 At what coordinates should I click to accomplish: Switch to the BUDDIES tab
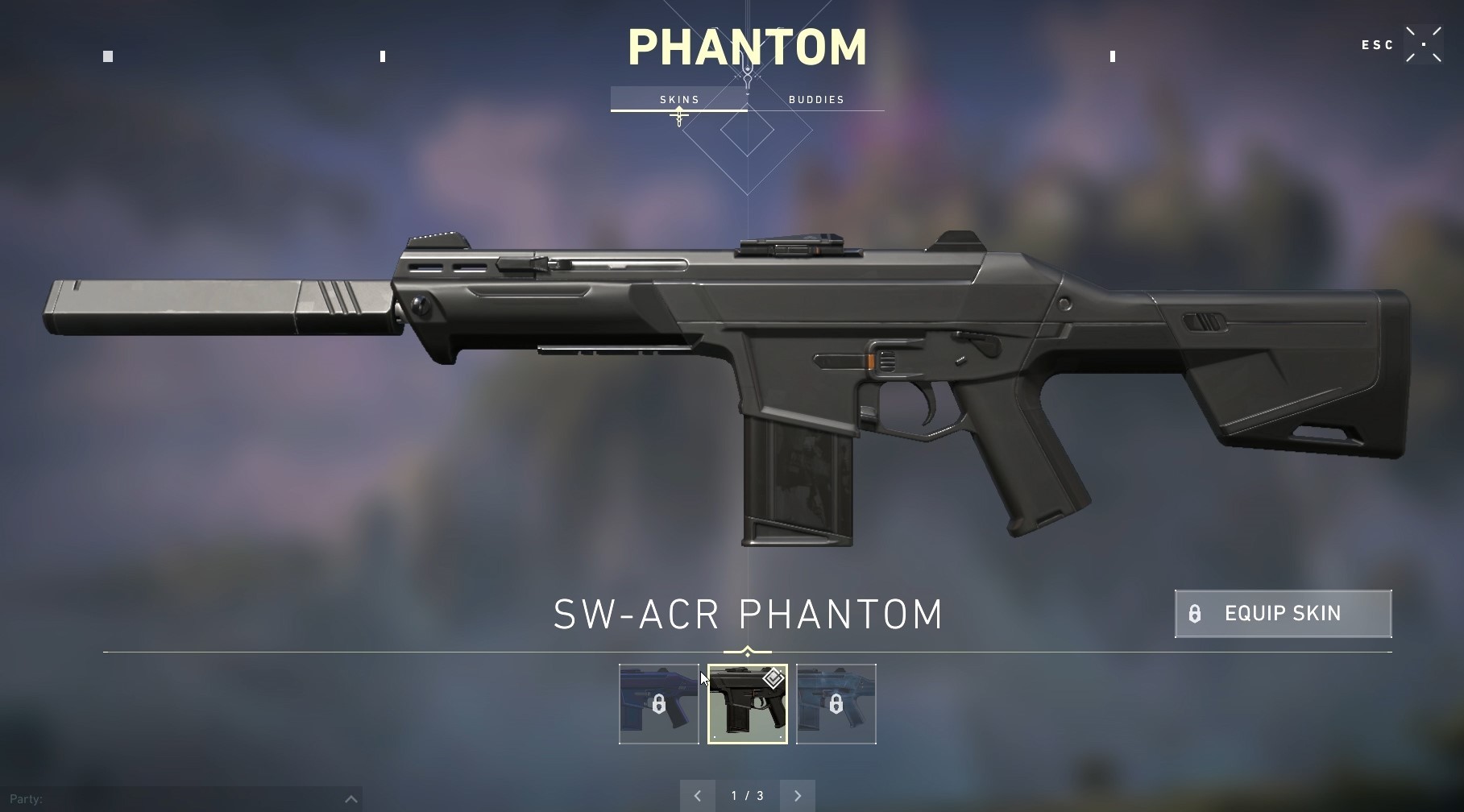coord(816,99)
